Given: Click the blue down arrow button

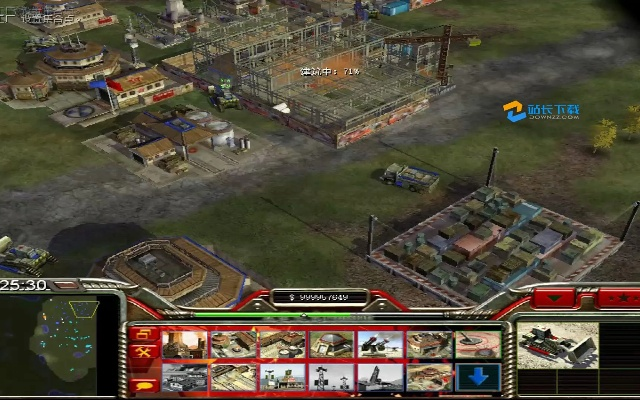Looking at the screenshot, I should pyautogui.click(x=478, y=377).
